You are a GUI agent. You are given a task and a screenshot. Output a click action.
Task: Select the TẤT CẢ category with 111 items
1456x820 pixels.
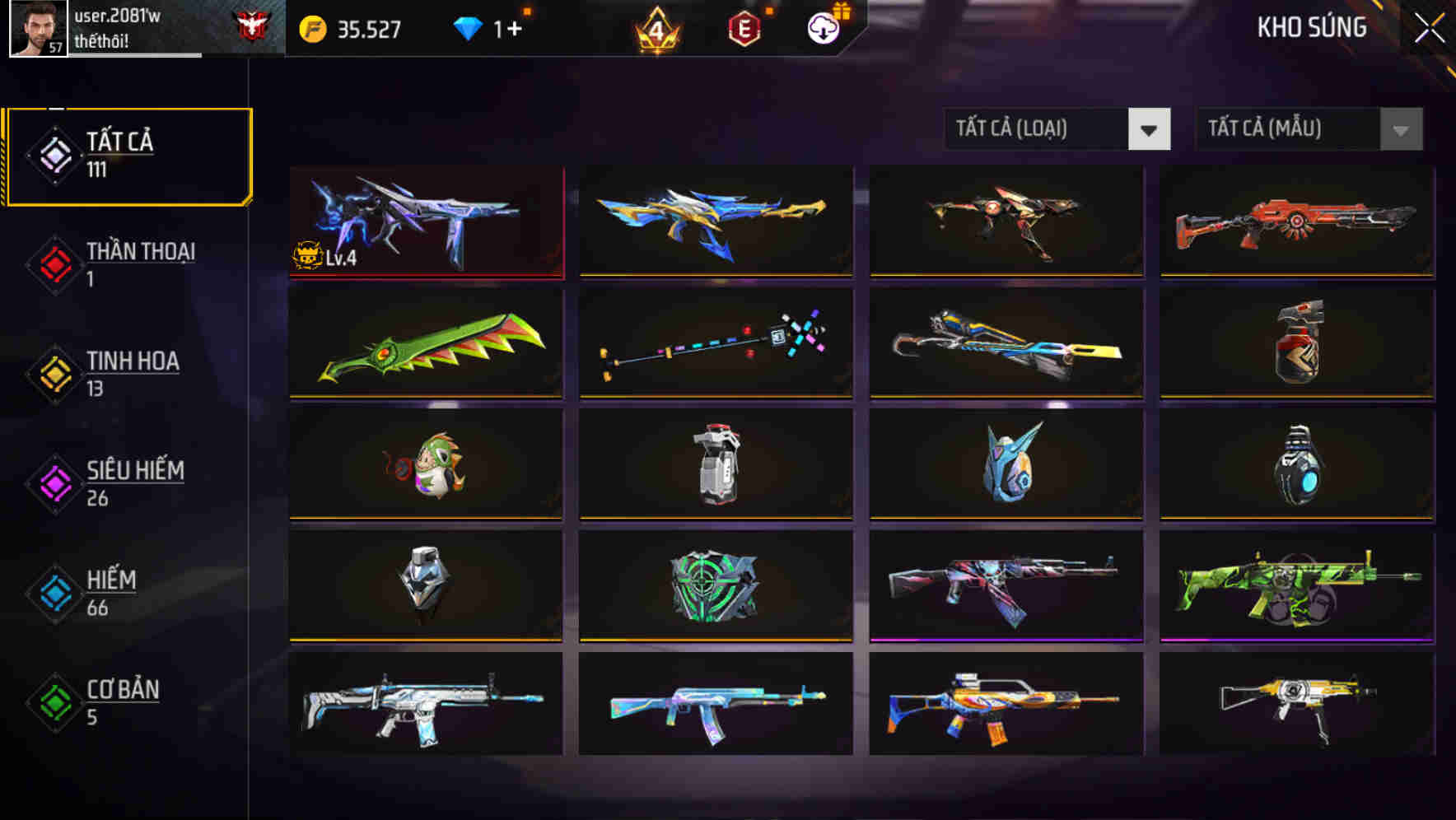coord(124,155)
